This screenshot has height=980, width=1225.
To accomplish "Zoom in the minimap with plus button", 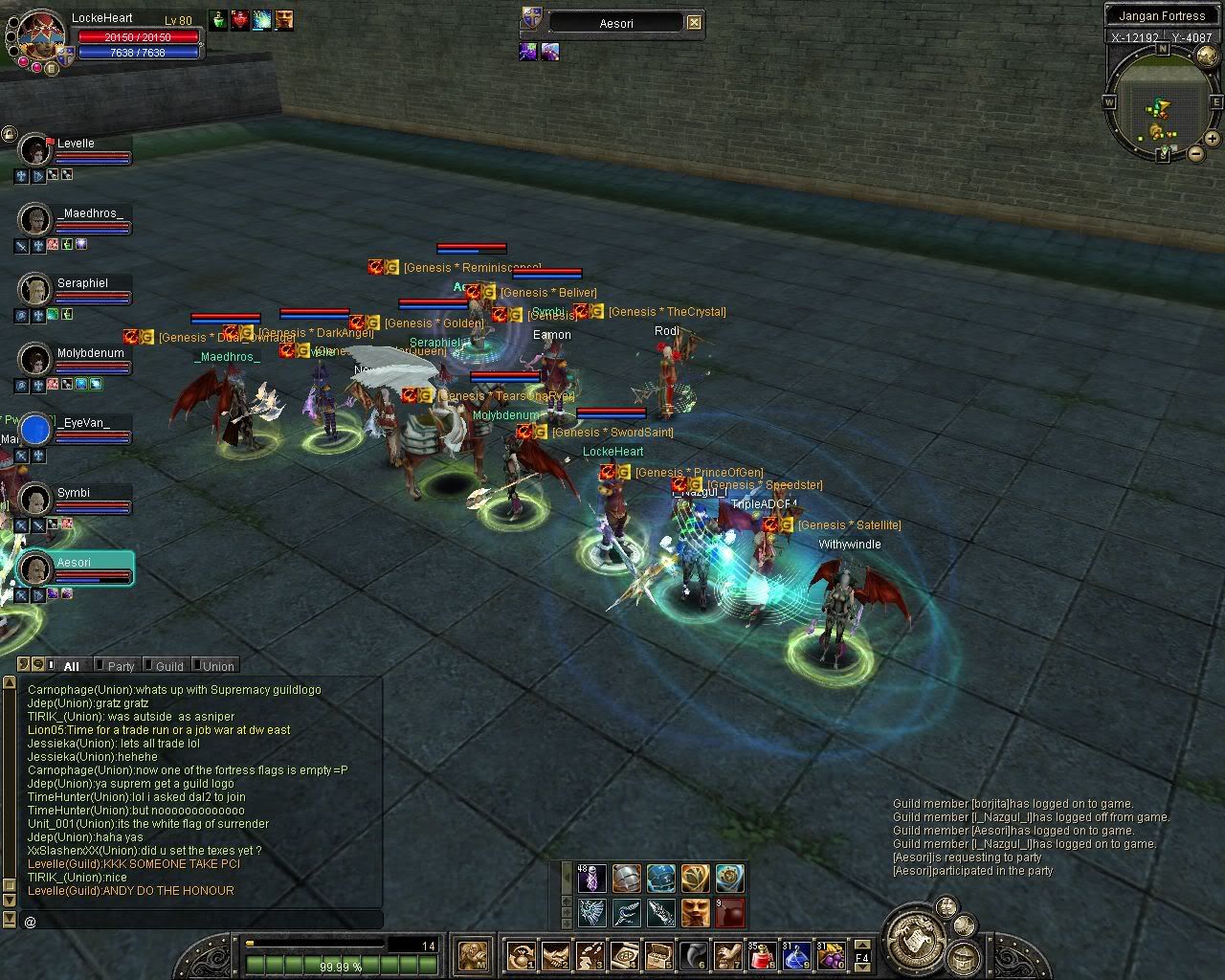I will click(x=1213, y=140).
